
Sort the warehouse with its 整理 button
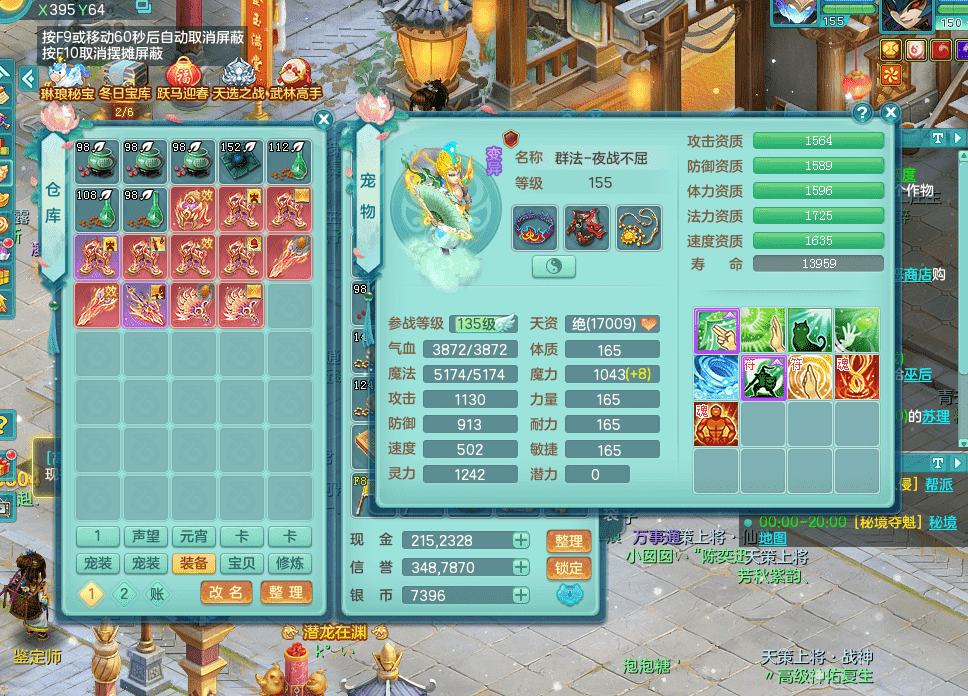285,592
